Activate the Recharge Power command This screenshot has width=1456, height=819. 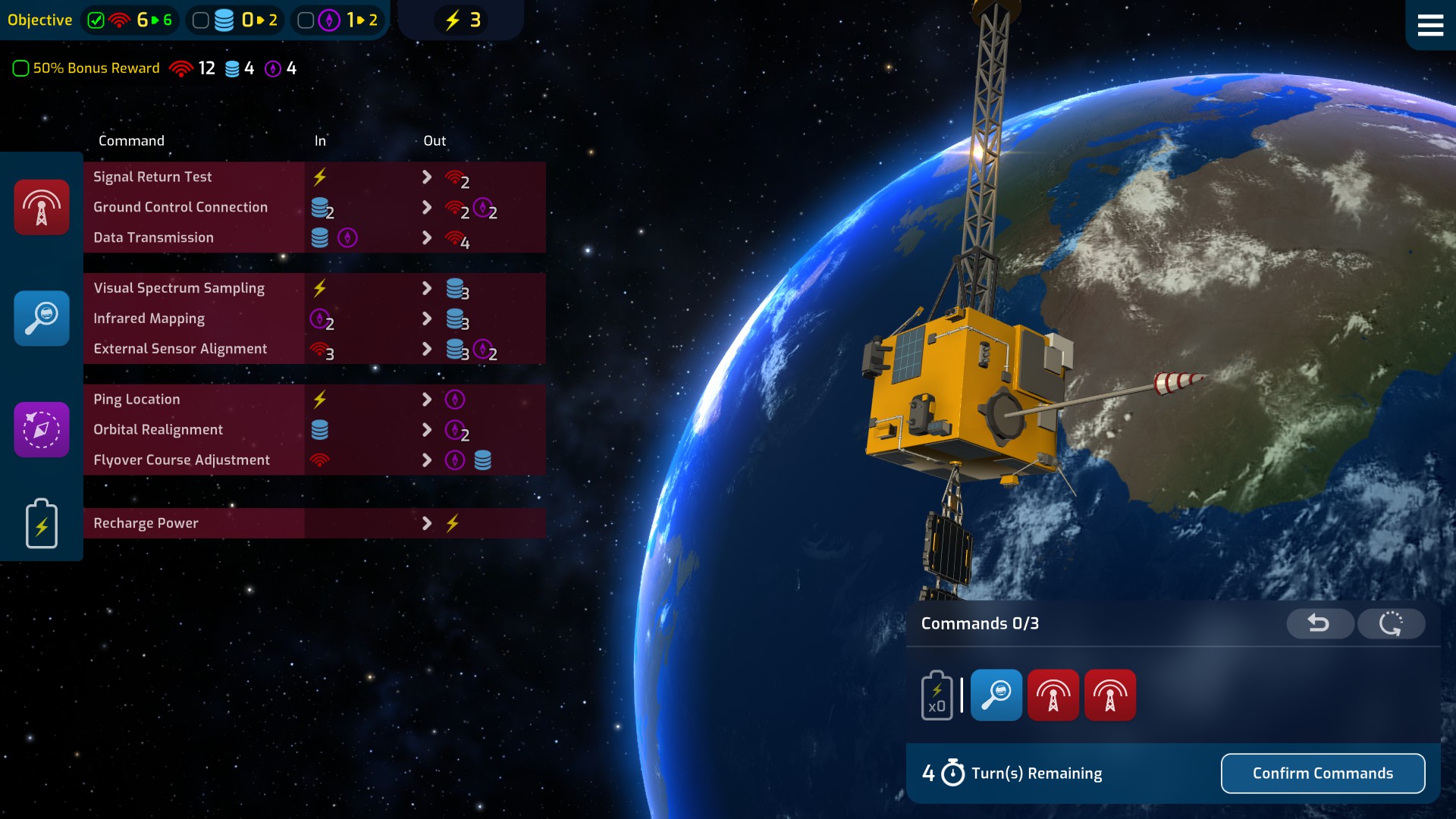(x=146, y=523)
